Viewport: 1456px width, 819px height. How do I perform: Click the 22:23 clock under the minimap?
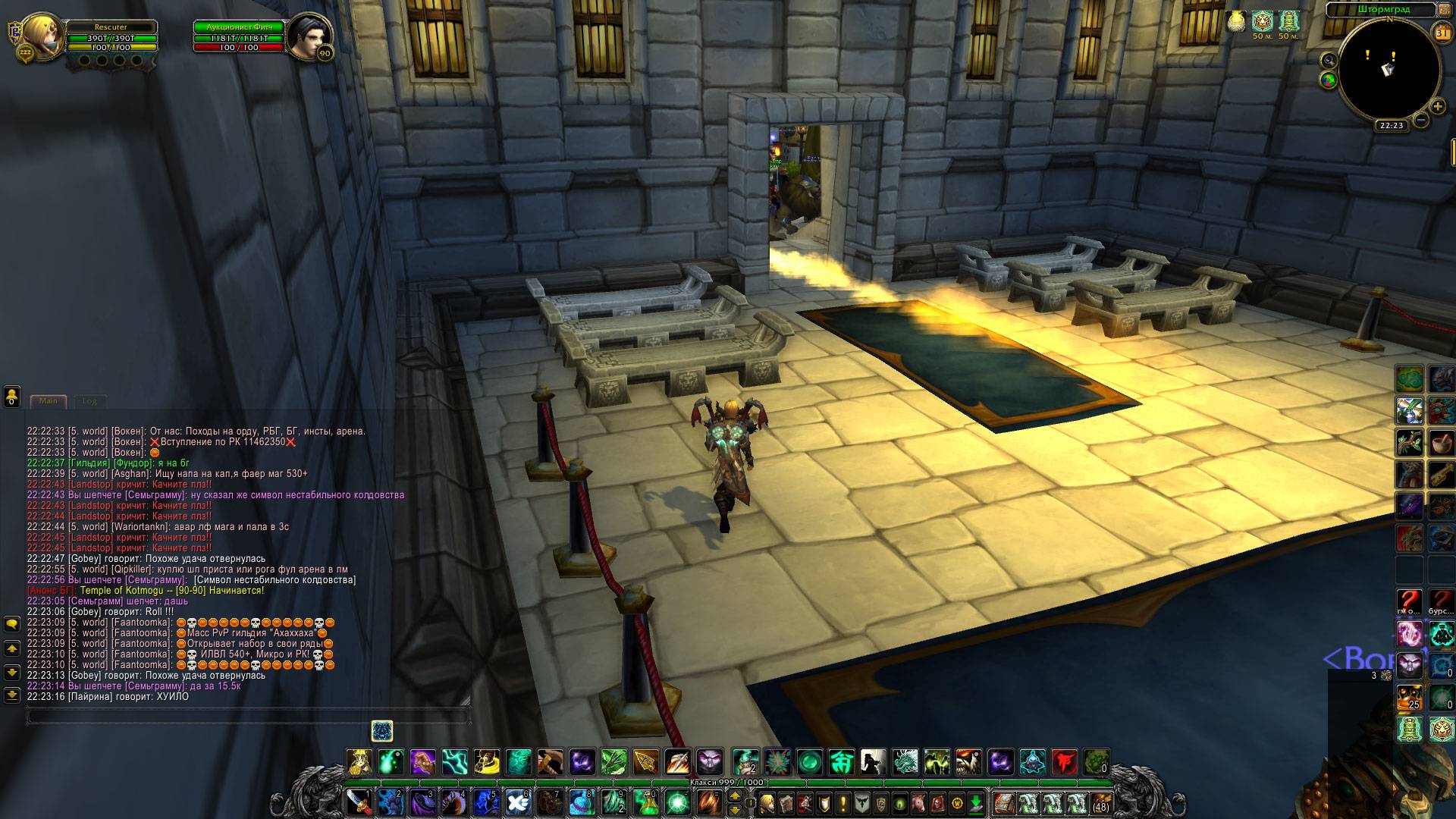point(1392,126)
